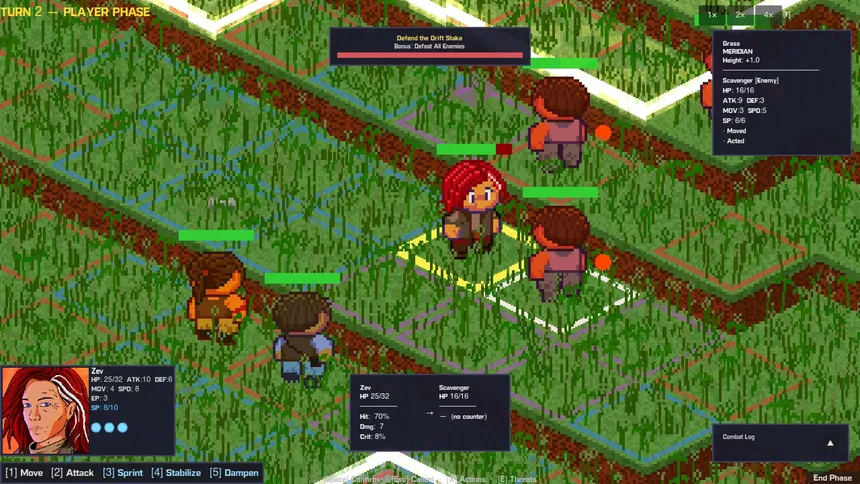Set game speed to 1x
Image resolution: width=860 pixels, height=484 pixels.
[x=712, y=15]
